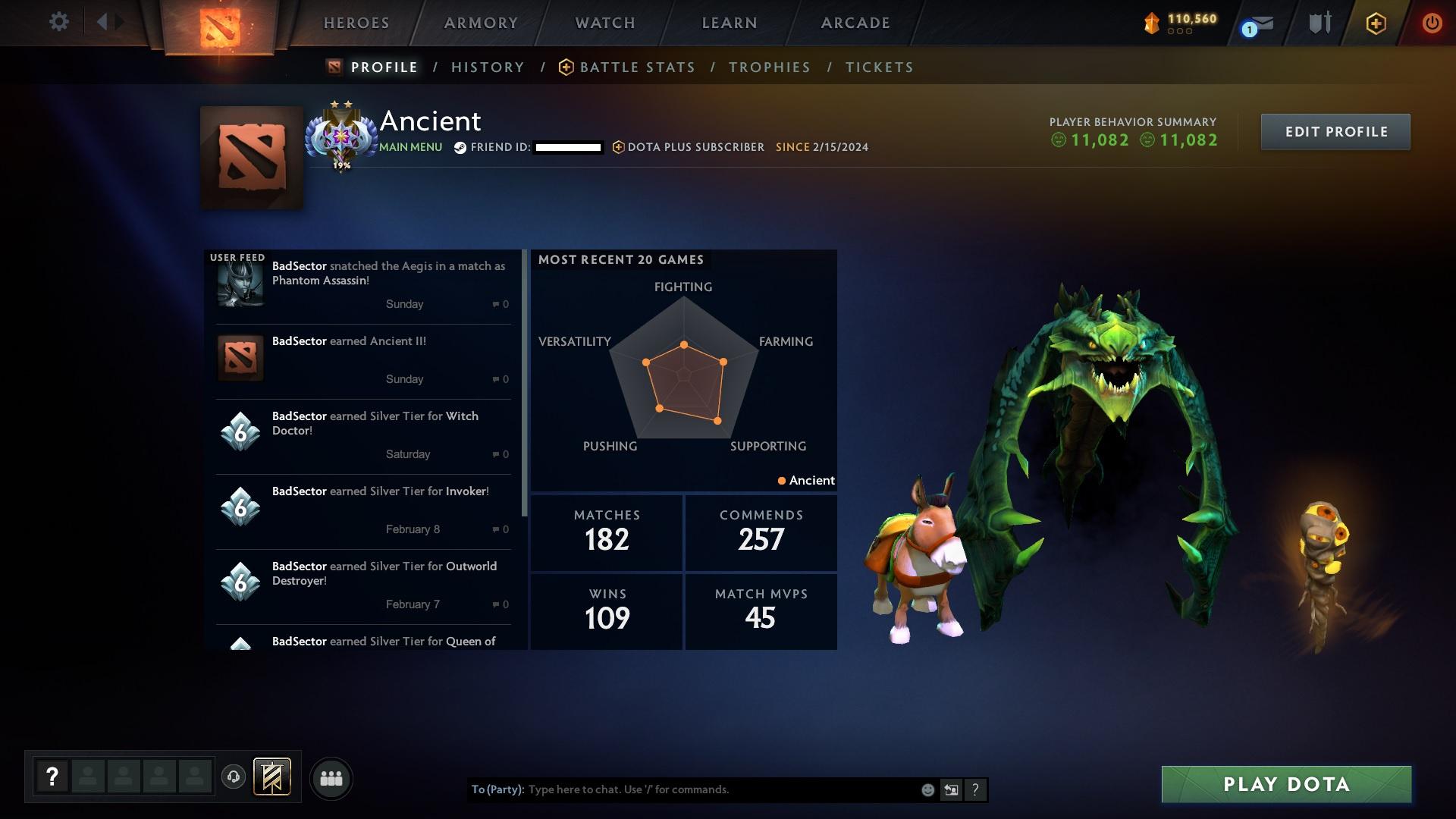Open the emoticon picker in chat bar
Viewport: 1456px width, 819px height.
tap(927, 789)
